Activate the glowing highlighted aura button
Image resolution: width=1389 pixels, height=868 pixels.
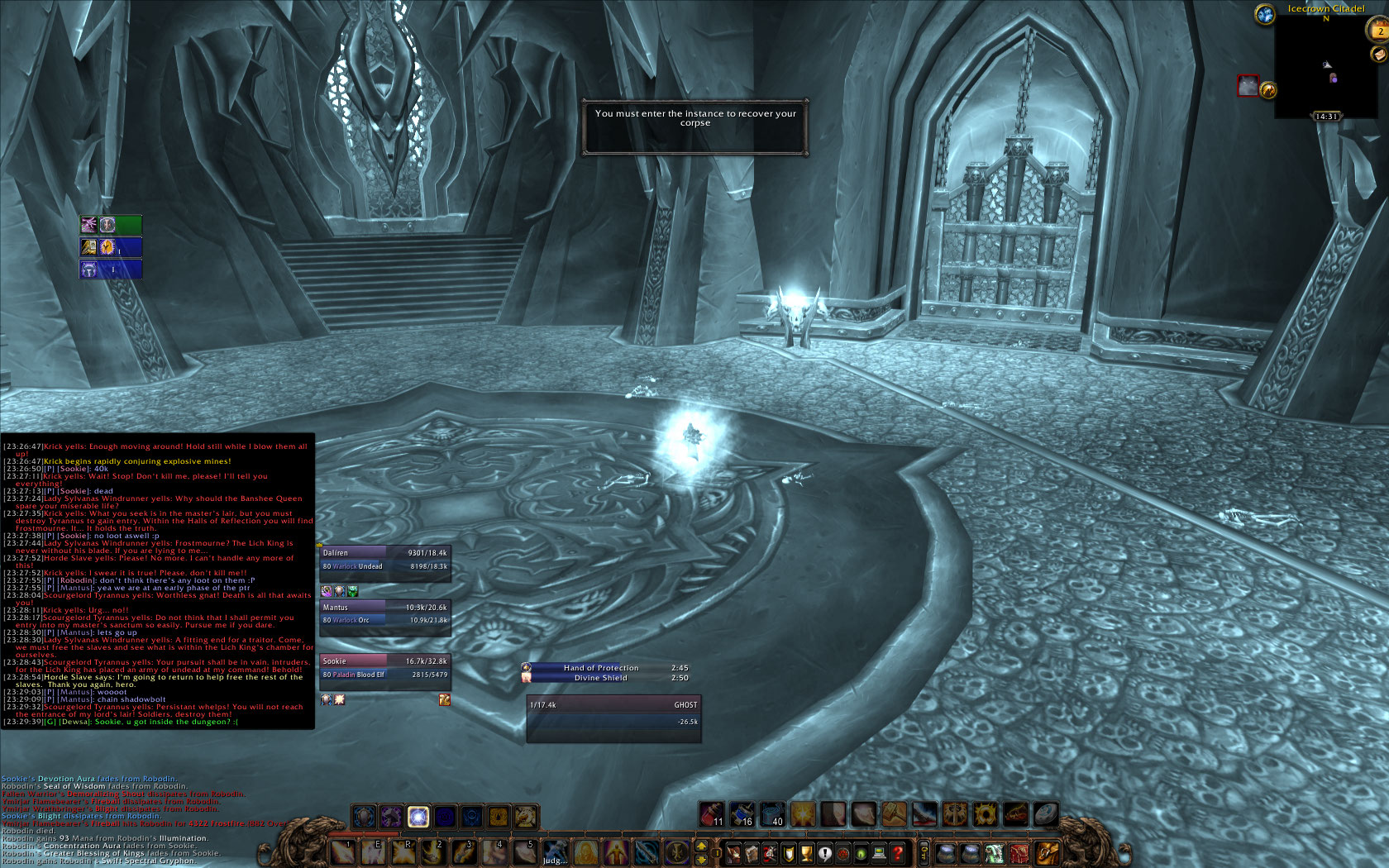pyautogui.click(x=418, y=817)
